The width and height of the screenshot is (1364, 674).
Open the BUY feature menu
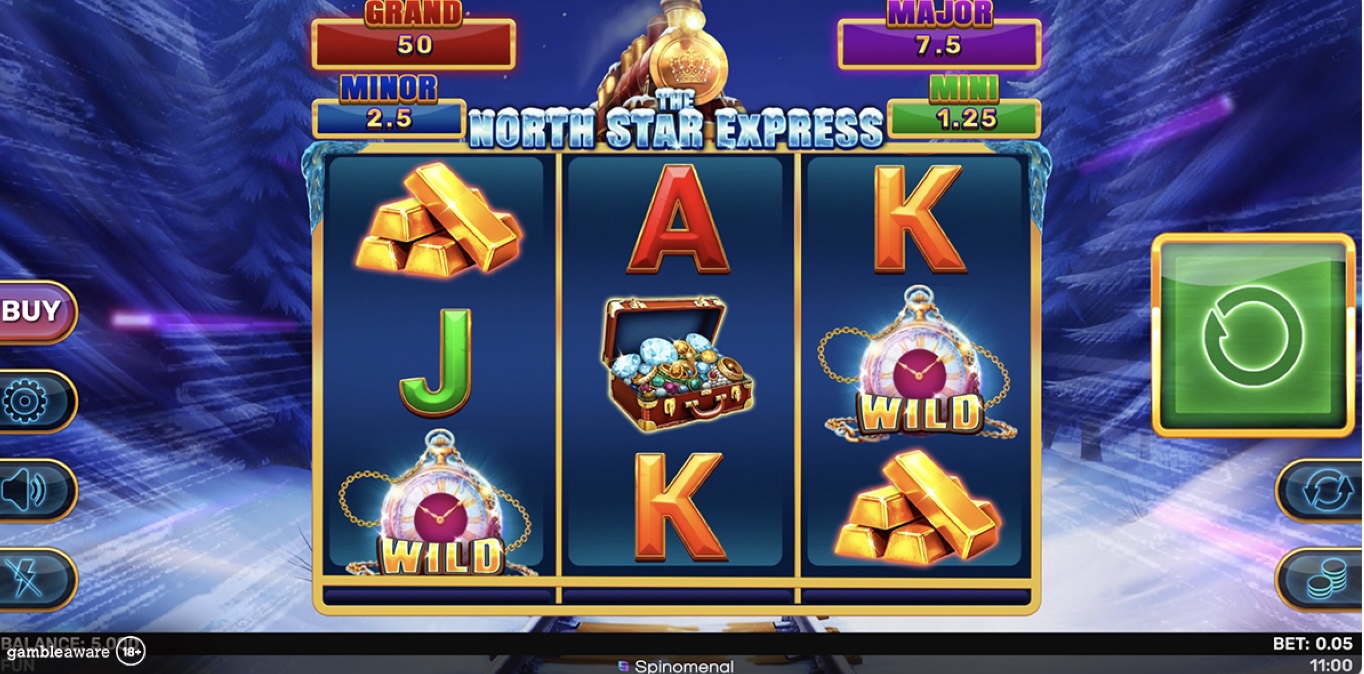pyautogui.click(x=35, y=312)
